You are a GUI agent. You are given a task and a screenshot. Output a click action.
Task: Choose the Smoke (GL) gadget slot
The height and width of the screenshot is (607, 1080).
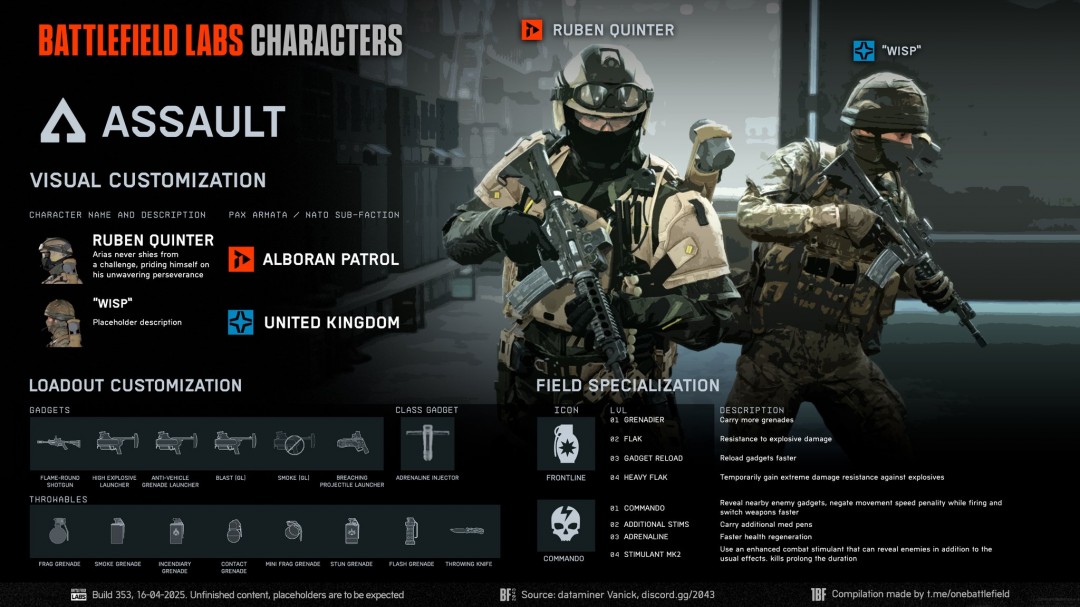point(294,443)
